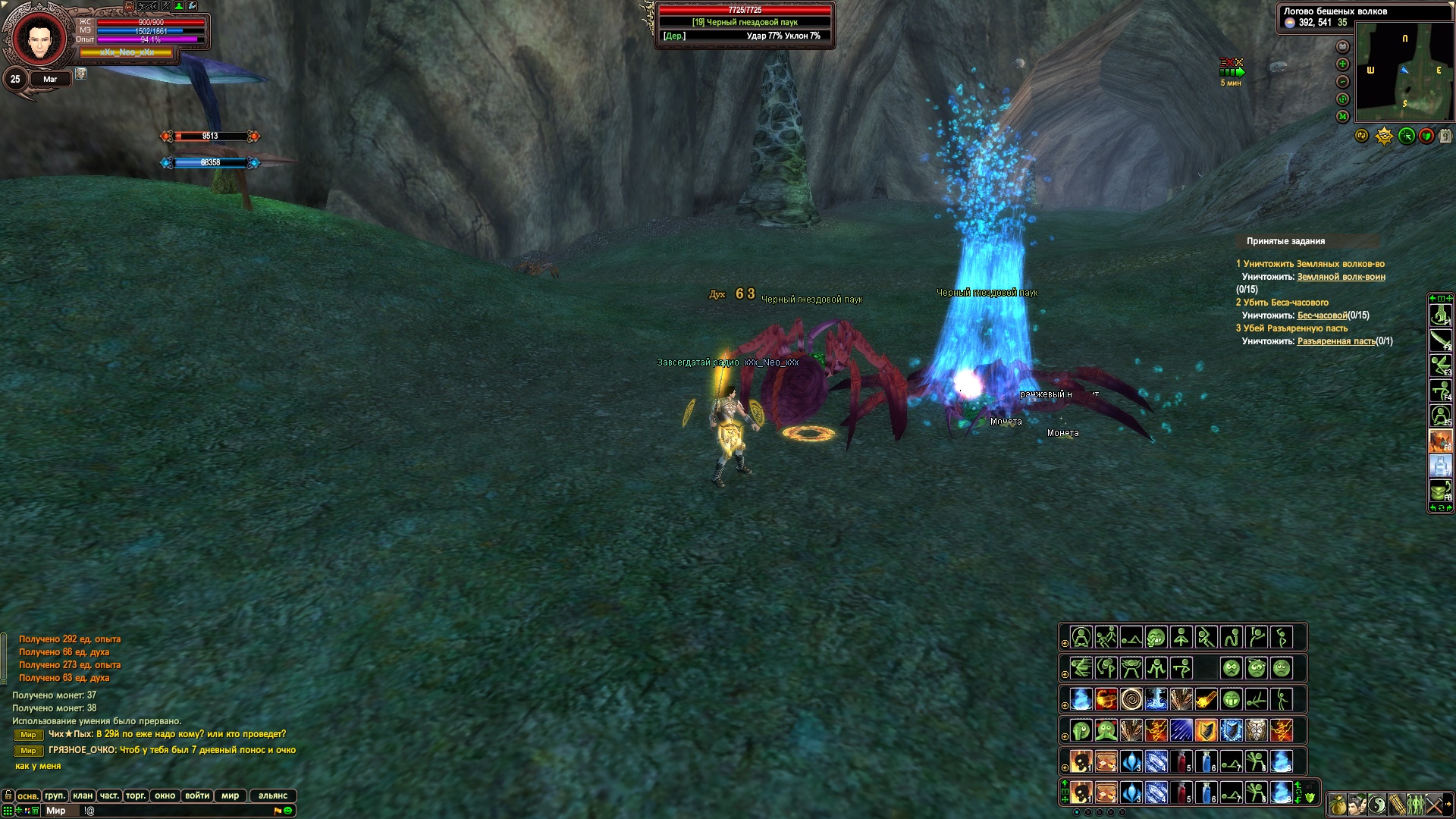Click the minimap
This screenshot has width=1456, height=819.
(1404, 72)
